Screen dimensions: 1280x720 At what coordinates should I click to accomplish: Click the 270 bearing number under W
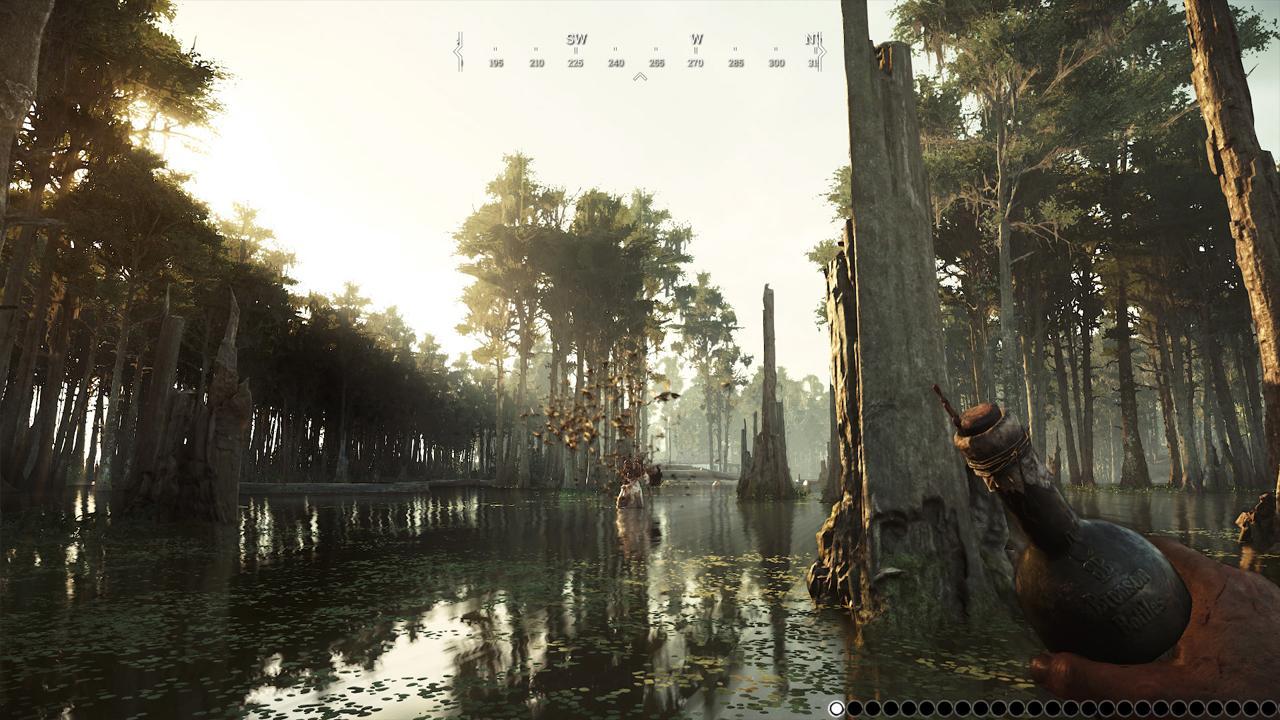pyautogui.click(x=696, y=62)
